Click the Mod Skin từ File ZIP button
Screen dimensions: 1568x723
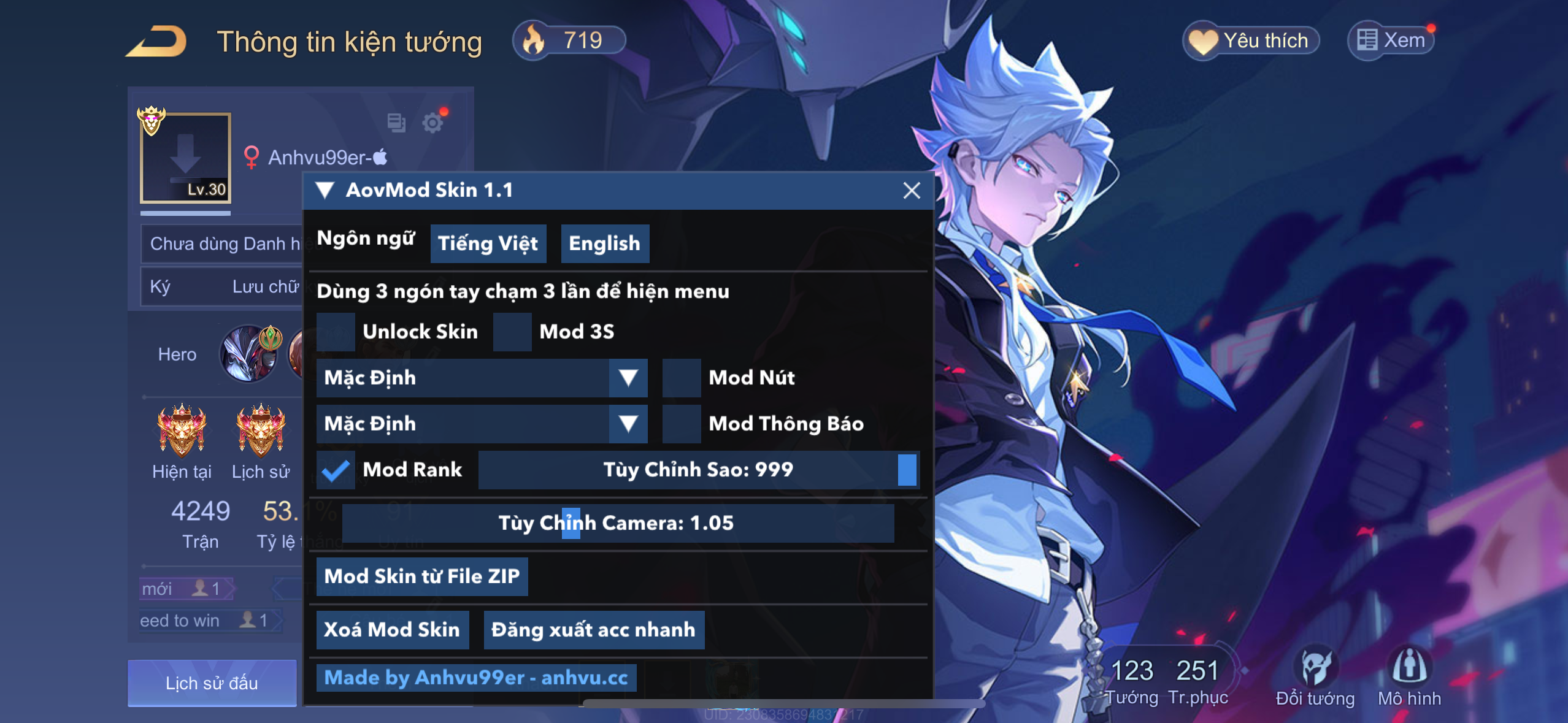(421, 575)
